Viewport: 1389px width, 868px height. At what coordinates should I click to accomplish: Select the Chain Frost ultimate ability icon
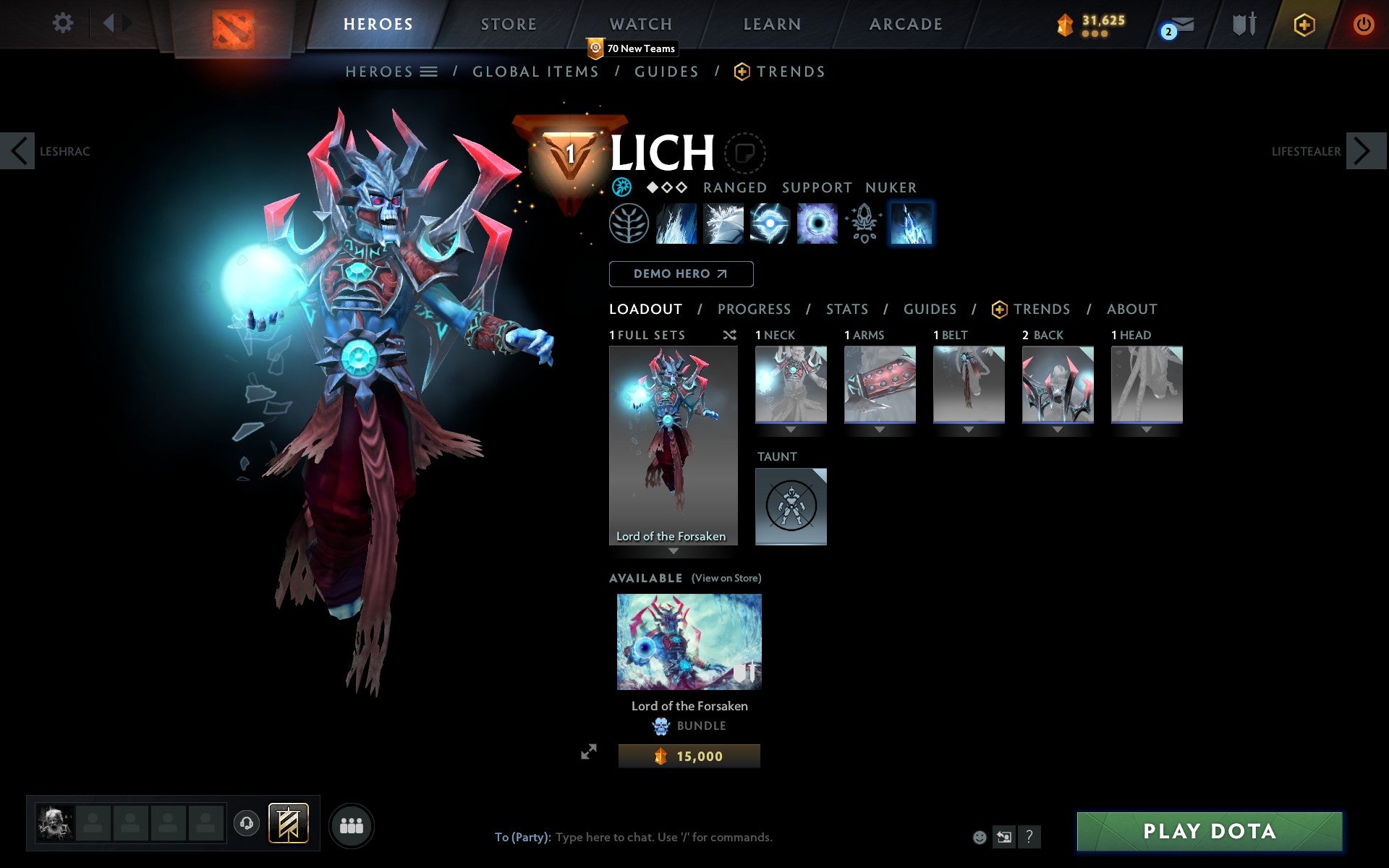pyautogui.click(x=911, y=224)
